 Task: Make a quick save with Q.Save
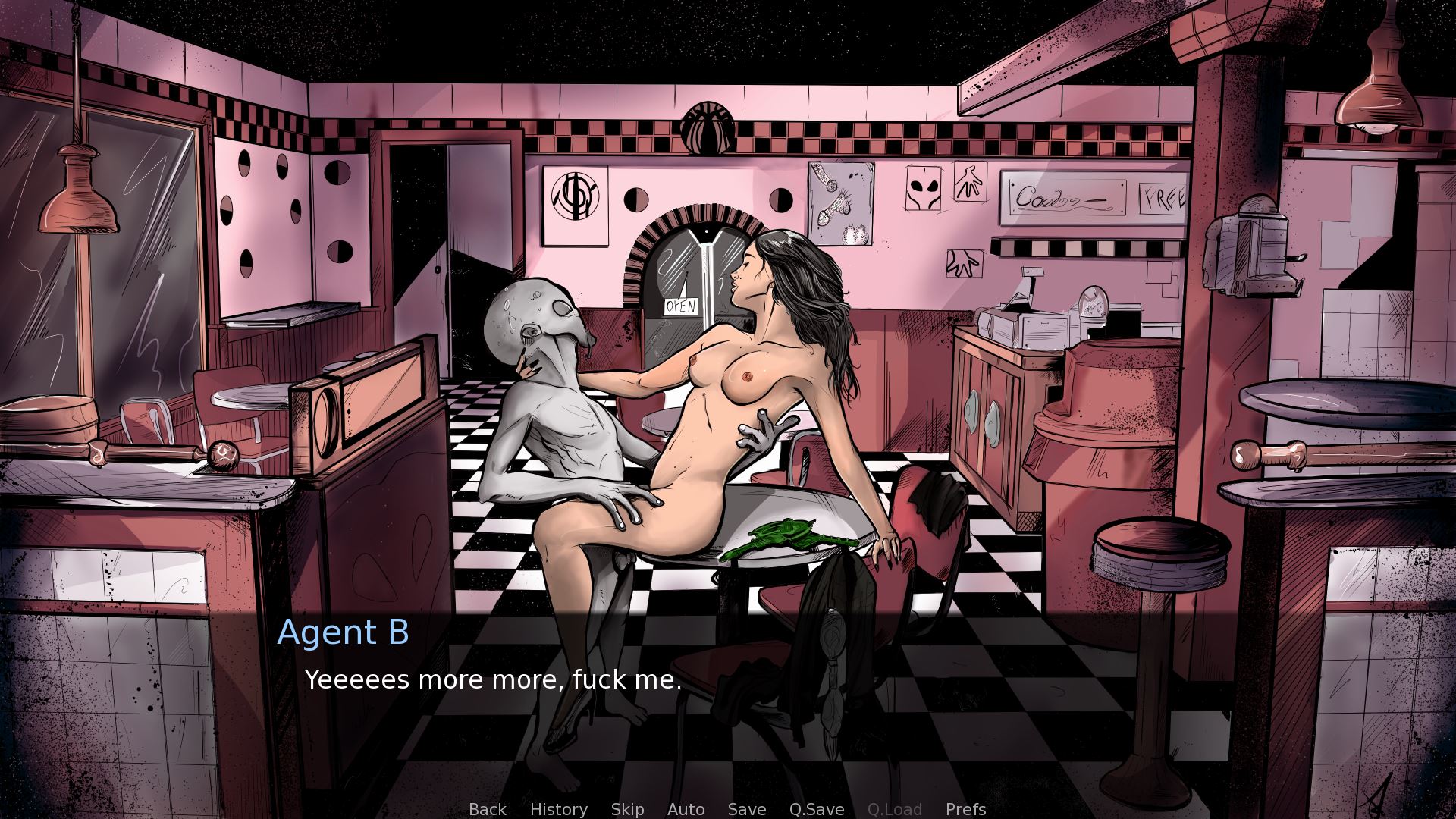(x=816, y=809)
